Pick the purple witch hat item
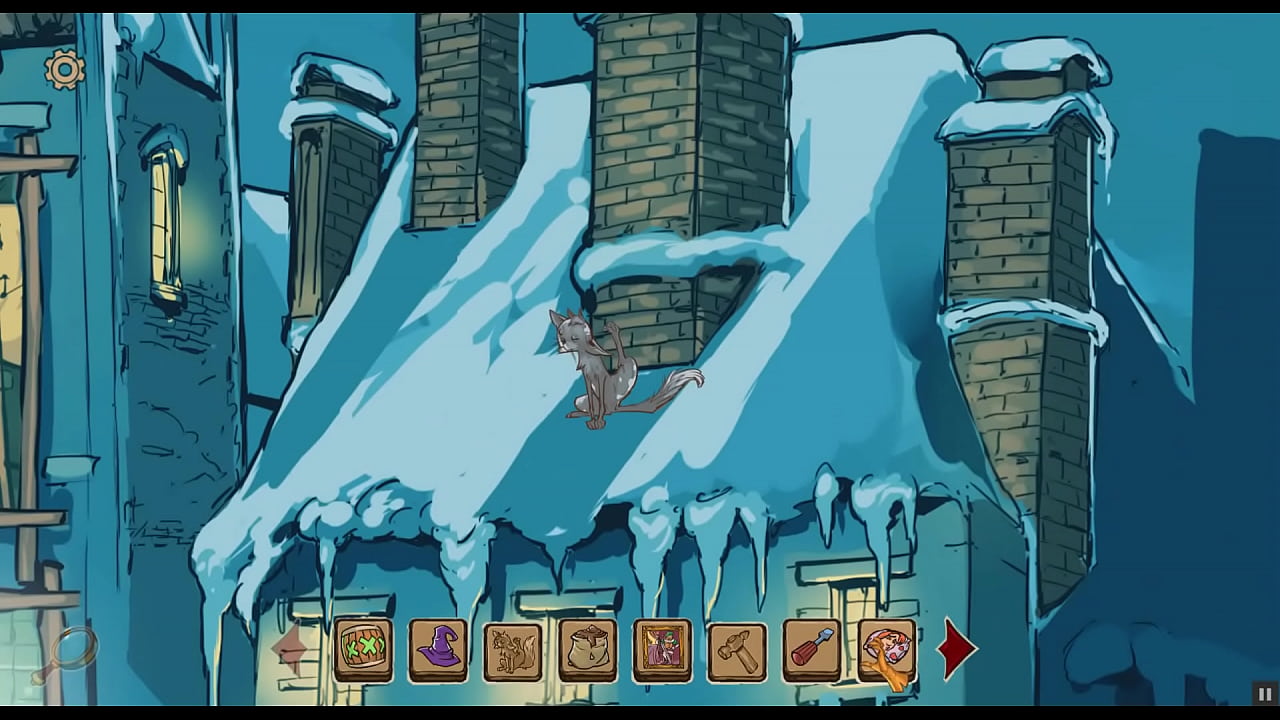The height and width of the screenshot is (720, 1280). point(438,650)
